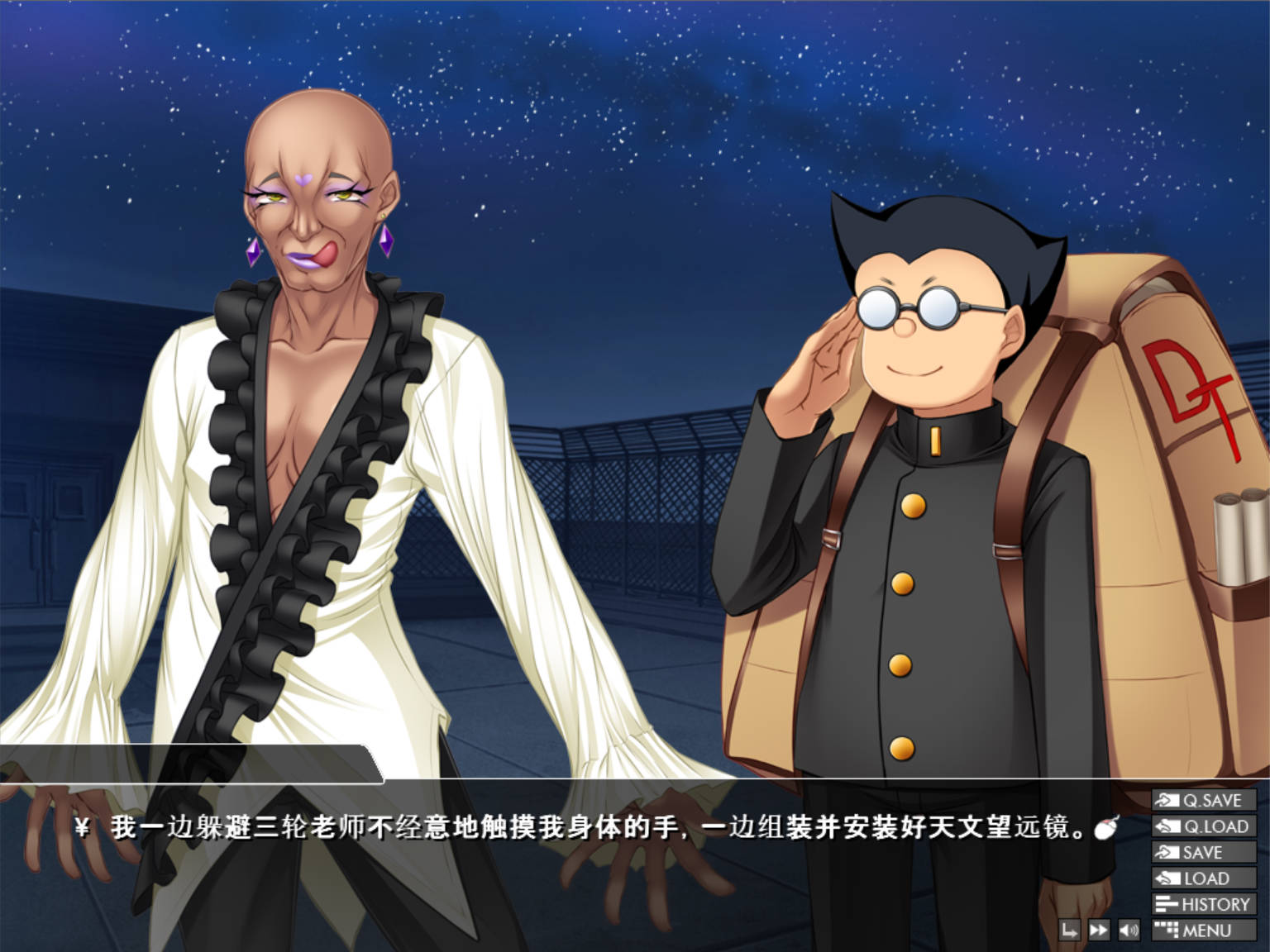Select the HISTORY text-log icon

click(x=1167, y=902)
